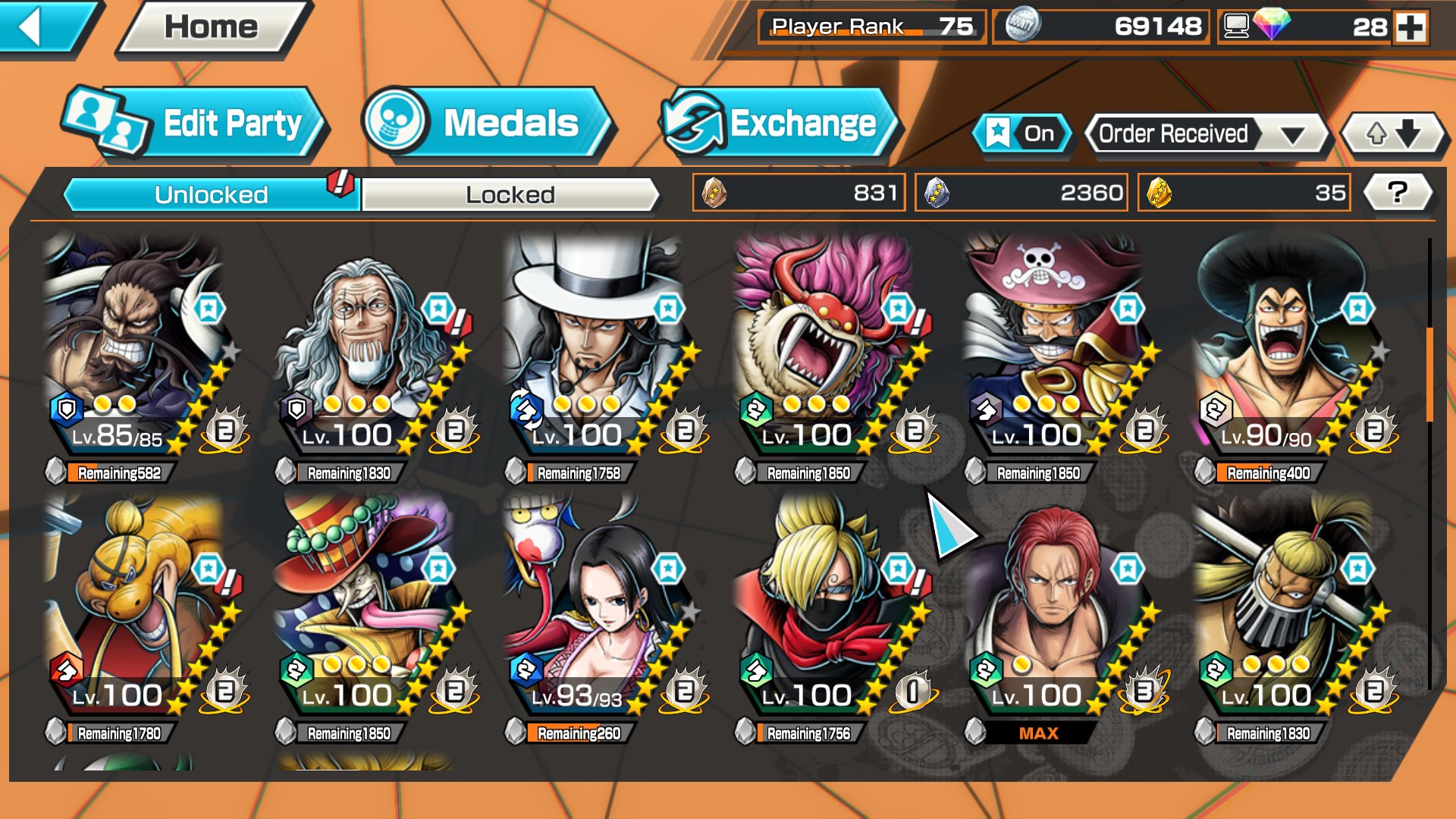
Task: Open the Medals menu
Action: (485, 124)
